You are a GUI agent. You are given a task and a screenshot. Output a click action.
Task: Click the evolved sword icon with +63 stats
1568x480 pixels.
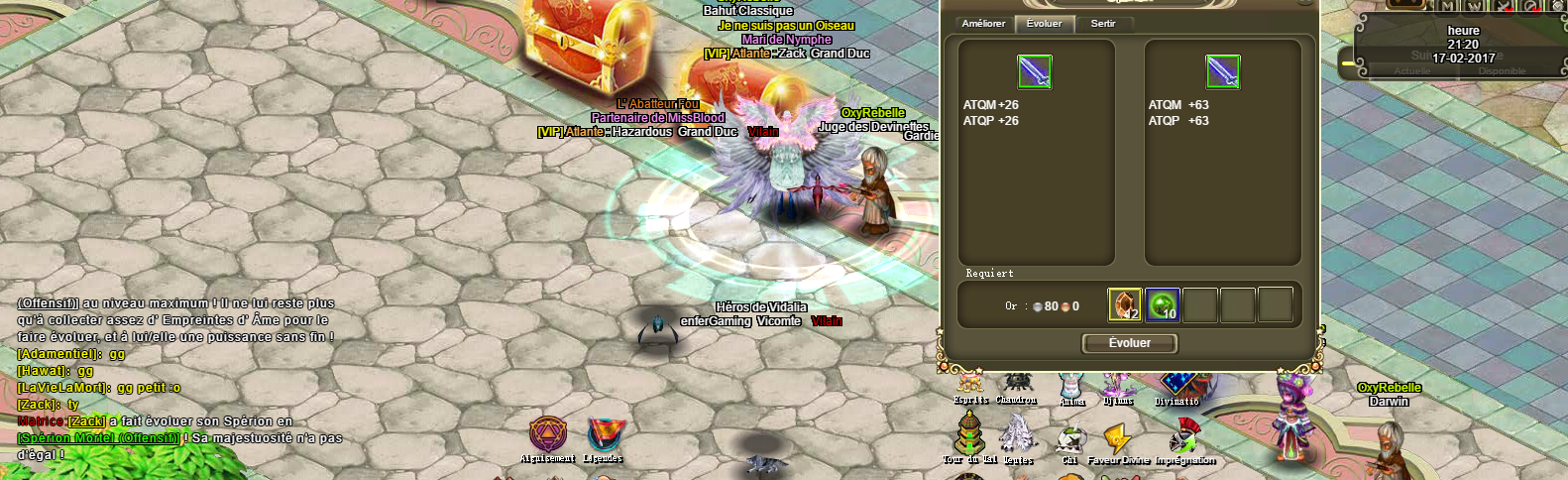(1222, 72)
